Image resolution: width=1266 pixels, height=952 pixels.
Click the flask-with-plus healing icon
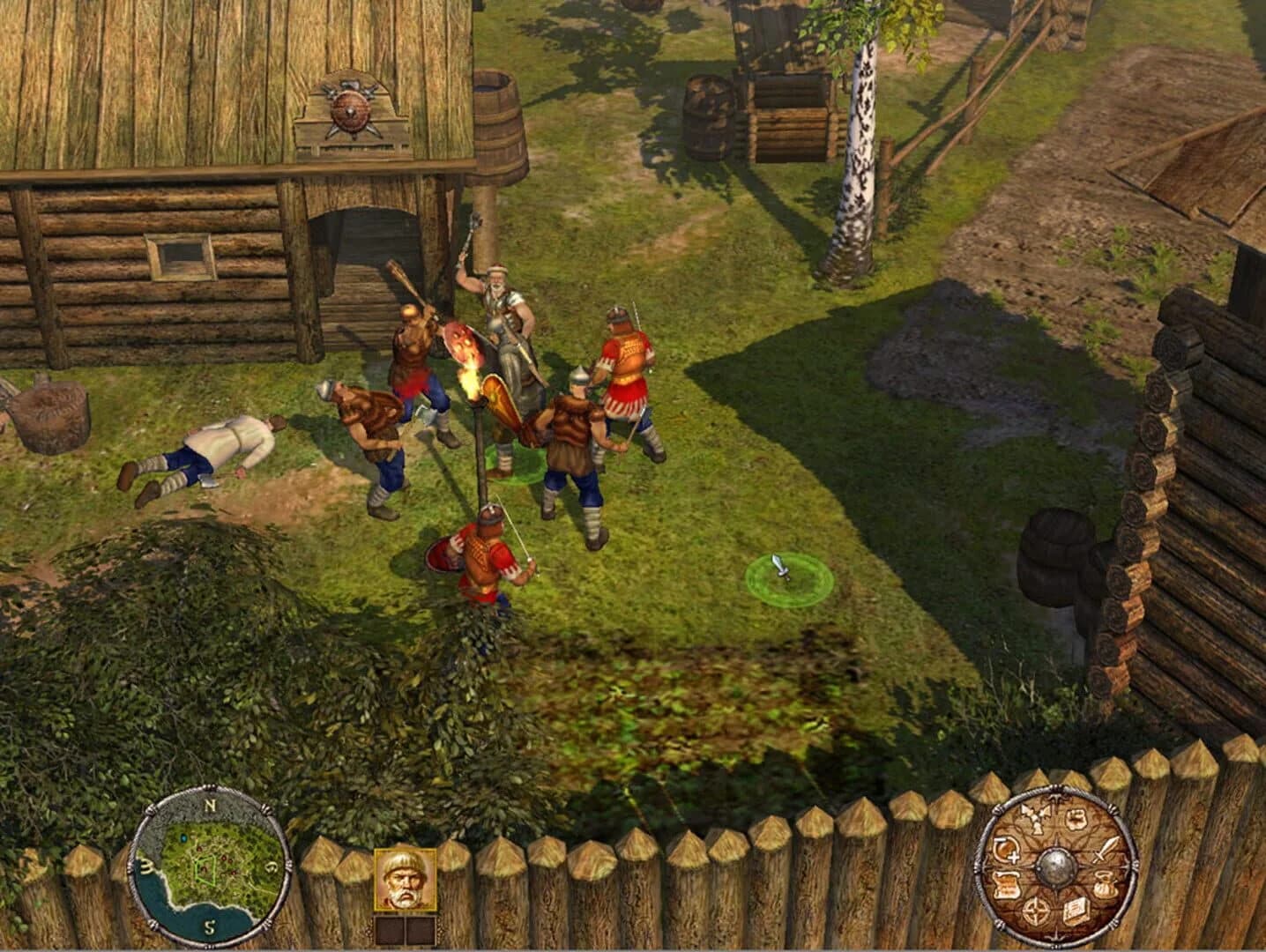click(x=1006, y=849)
